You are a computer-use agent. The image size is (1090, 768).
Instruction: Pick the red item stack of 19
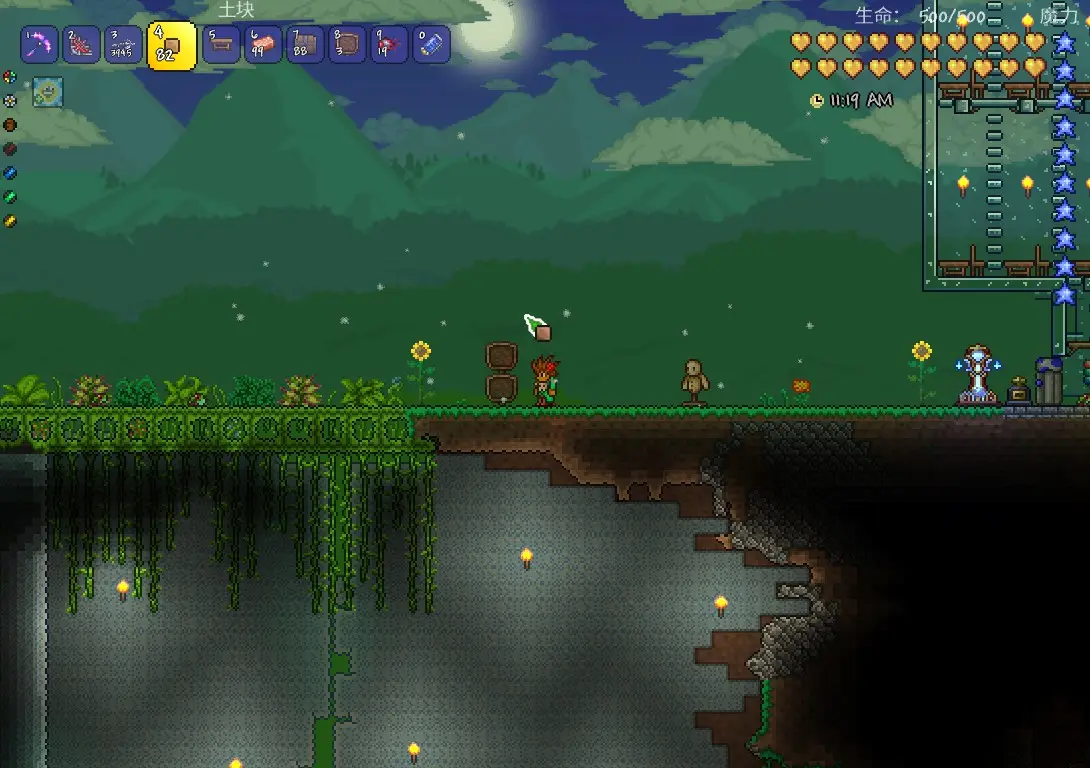(389, 45)
